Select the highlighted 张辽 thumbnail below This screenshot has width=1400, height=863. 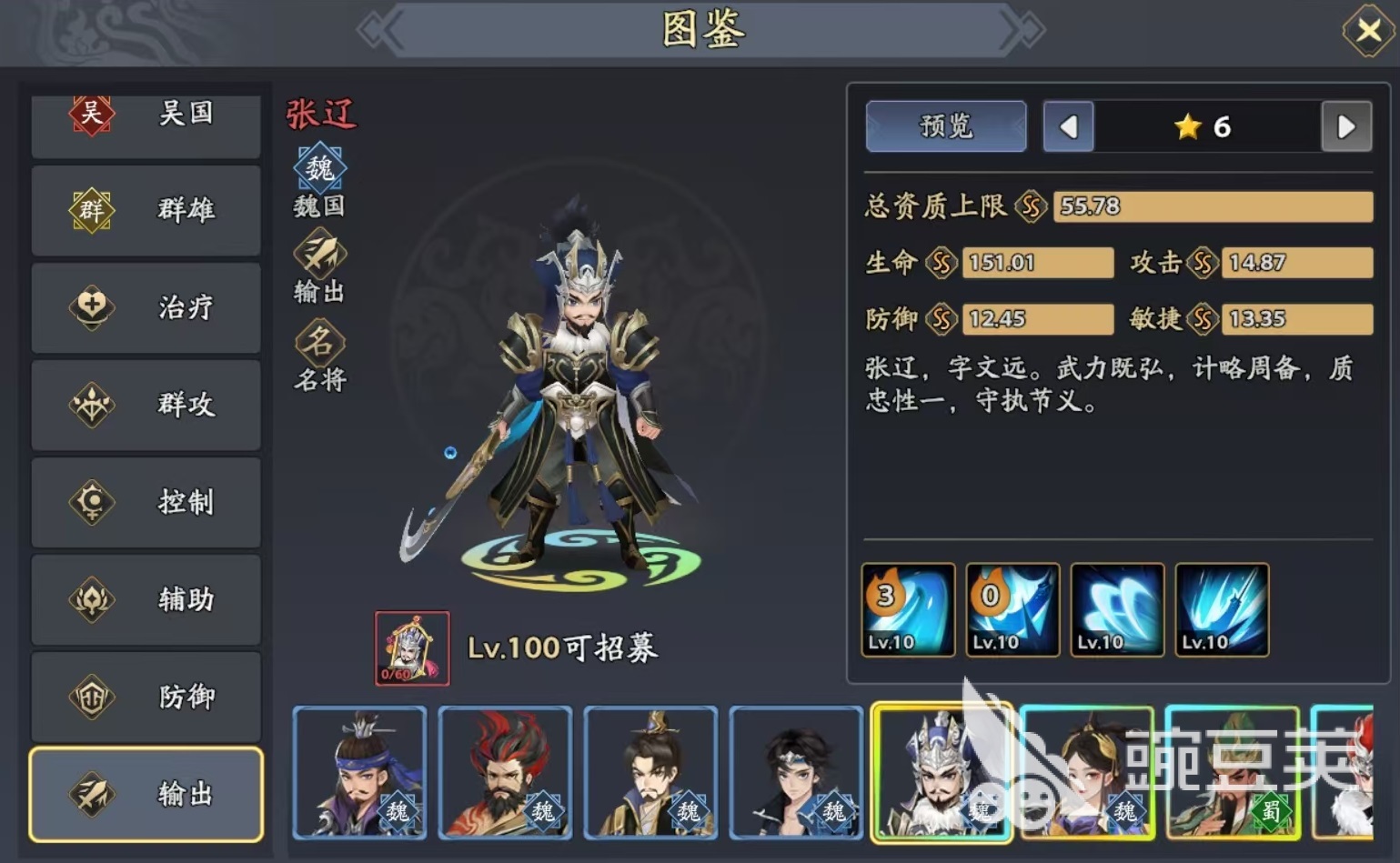click(x=942, y=774)
